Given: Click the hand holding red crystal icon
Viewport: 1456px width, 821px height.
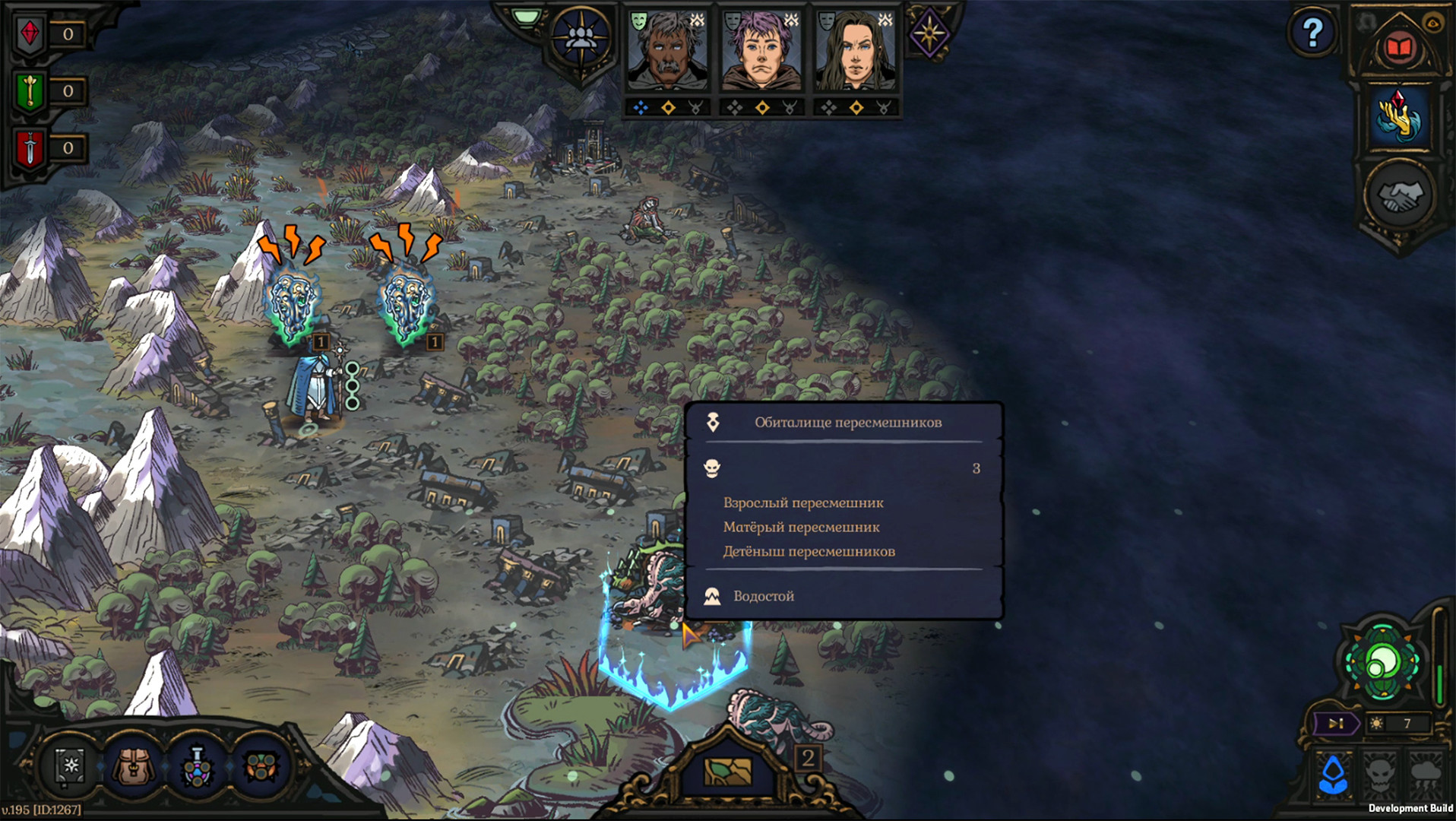Looking at the screenshot, I should pos(1400,116).
